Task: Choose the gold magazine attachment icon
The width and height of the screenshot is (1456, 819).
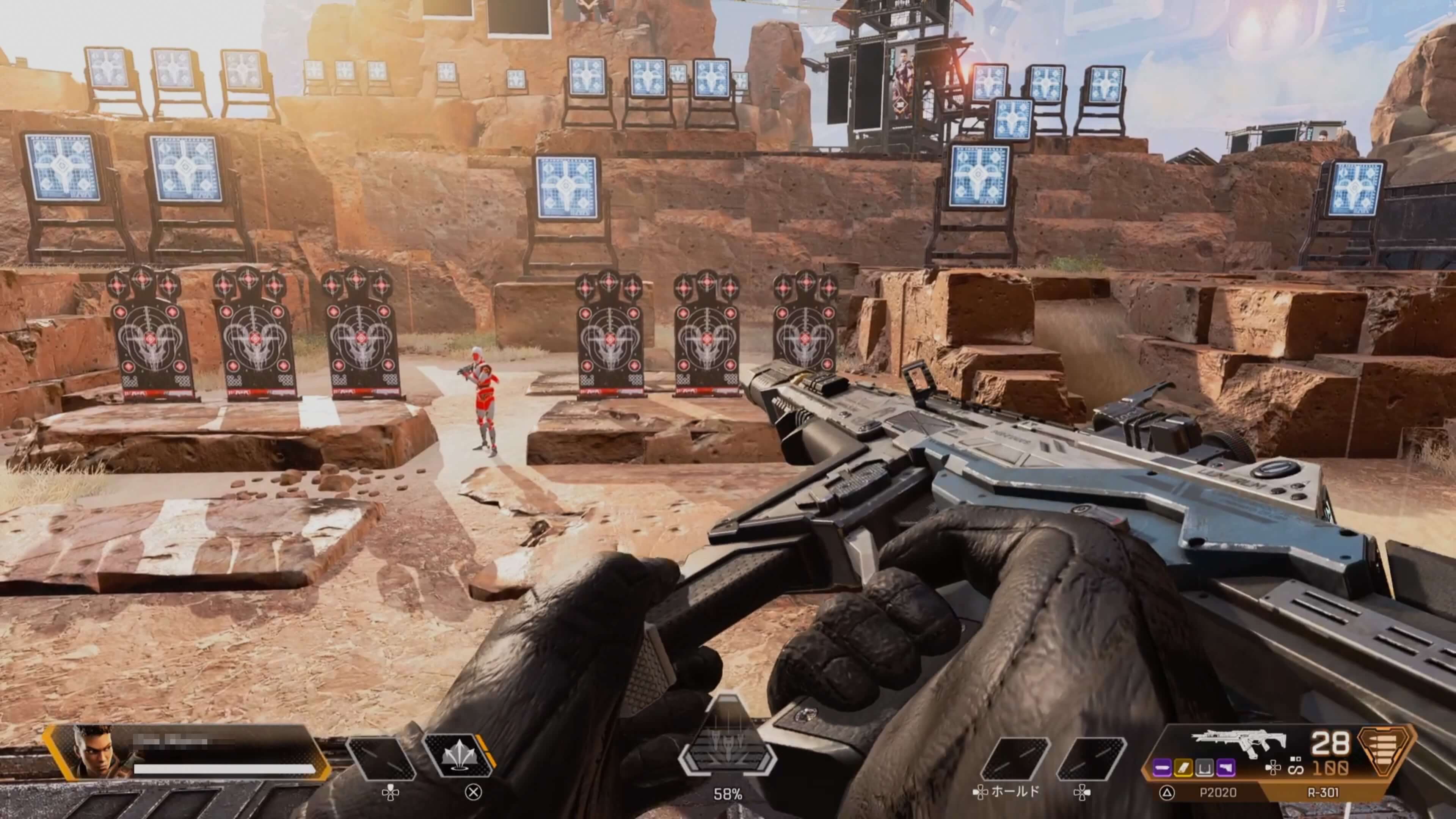Action: 1183,767
